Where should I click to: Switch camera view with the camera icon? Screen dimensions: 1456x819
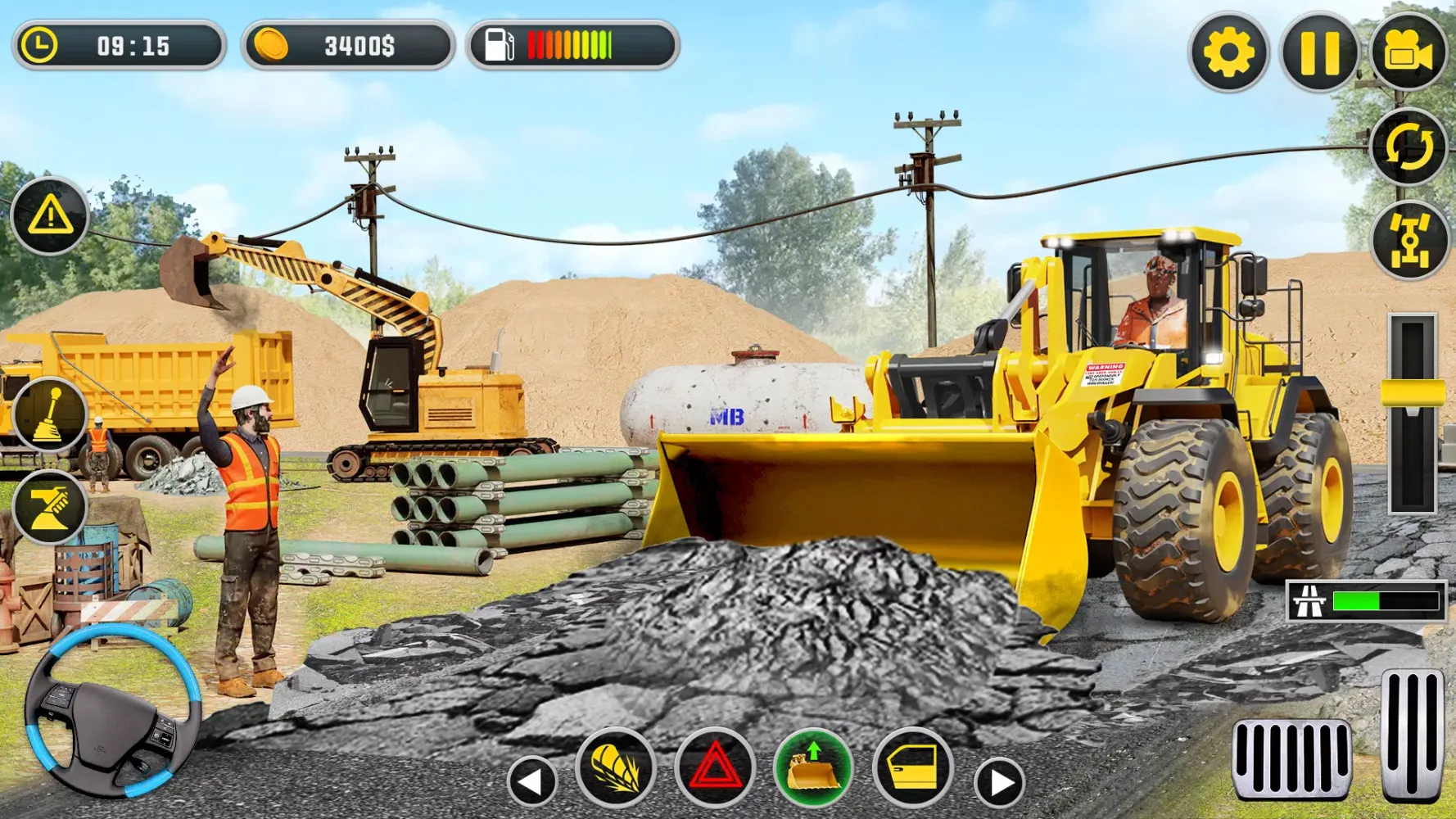pos(1409,52)
